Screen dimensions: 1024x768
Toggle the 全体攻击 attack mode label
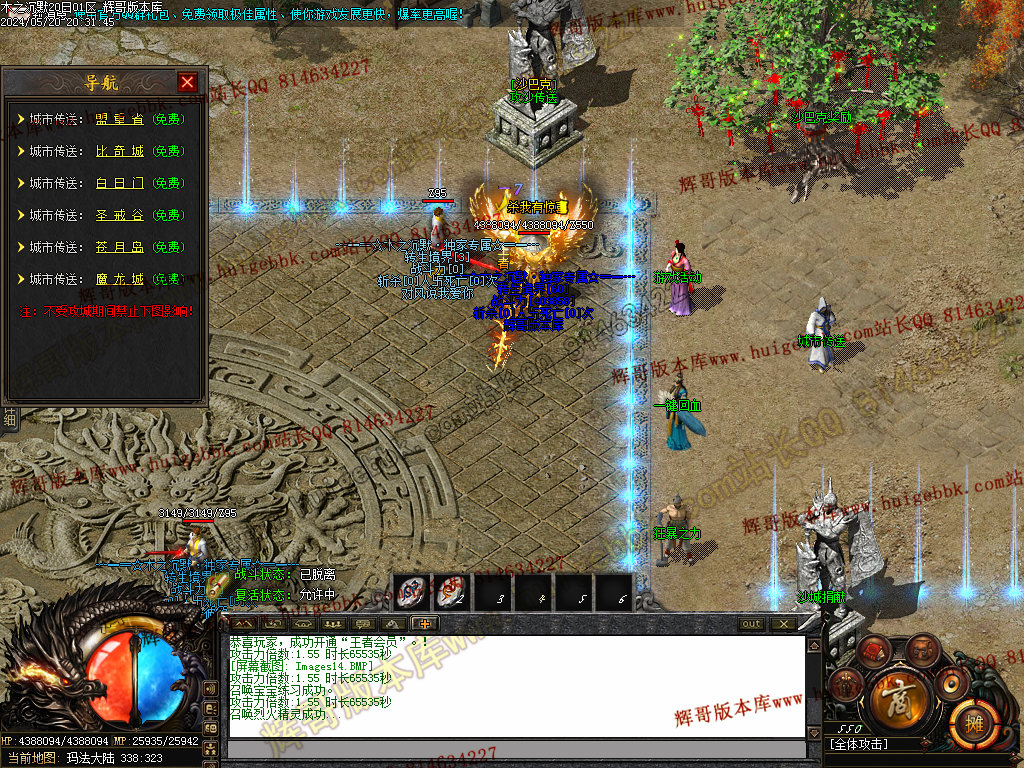(858, 744)
